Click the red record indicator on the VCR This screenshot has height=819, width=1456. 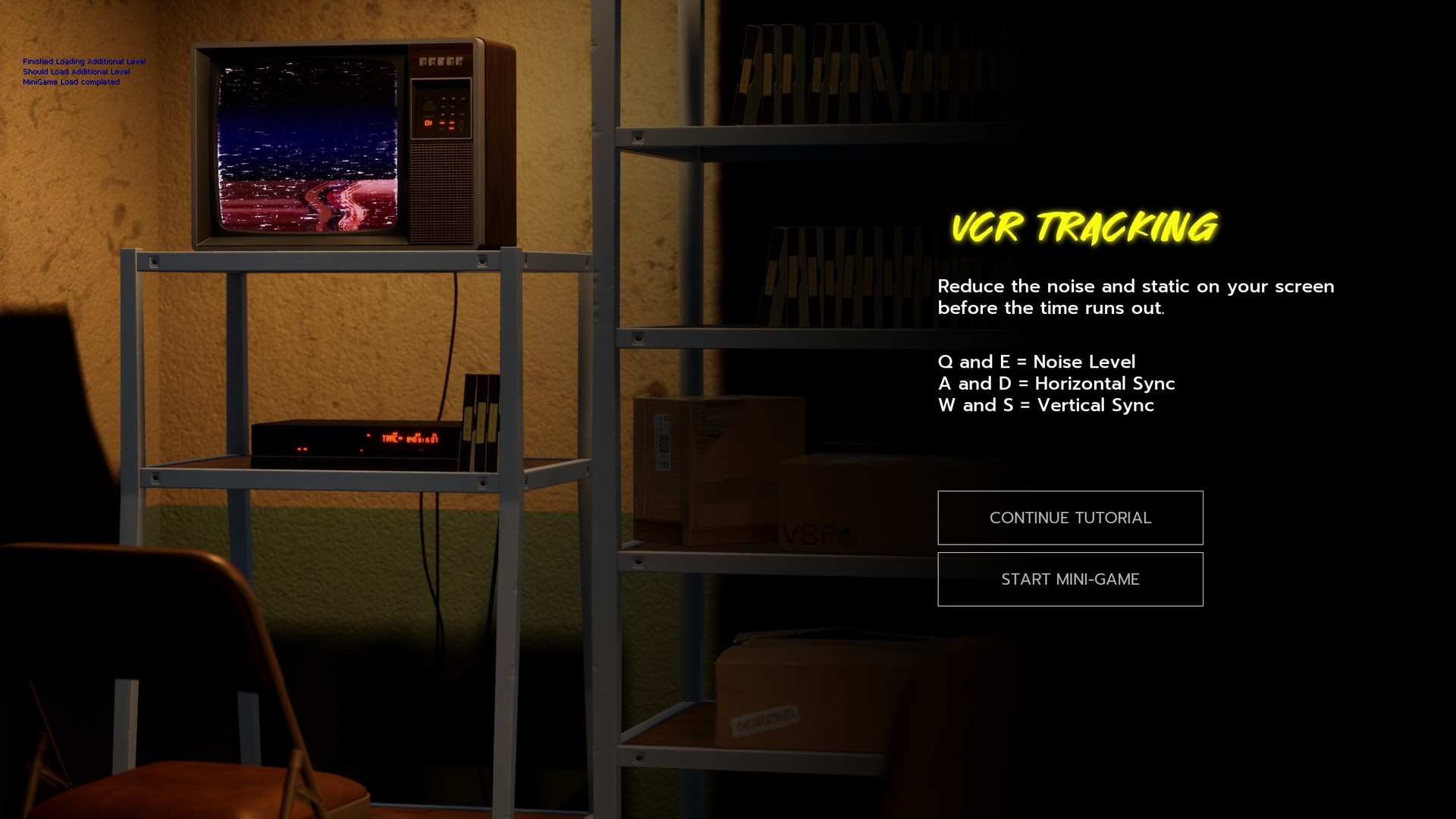[x=369, y=435]
